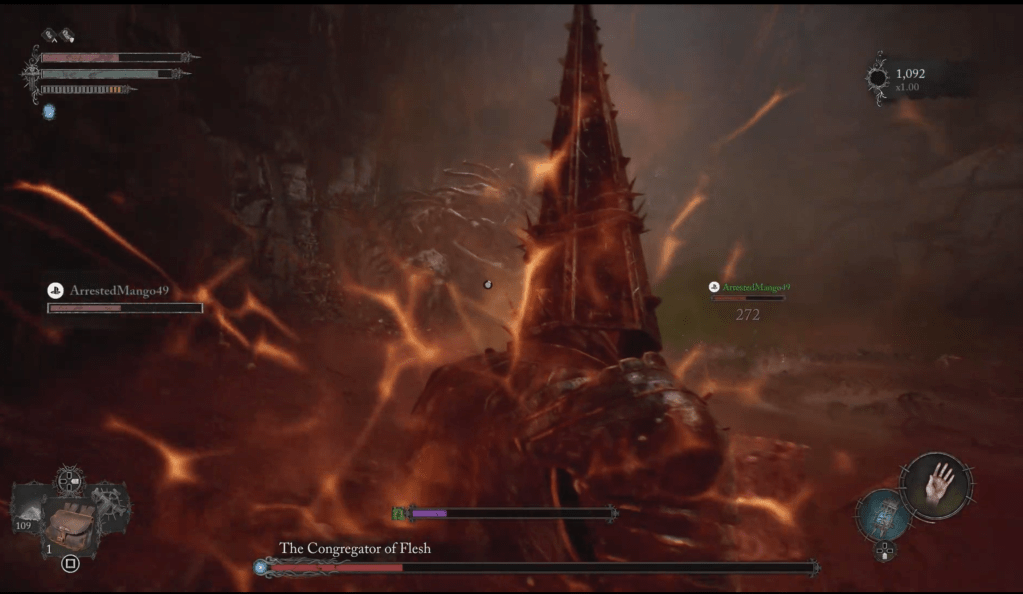This screenshot has width=1023, height=594.
Task: Click the blue Umbral lamp icon
Action: pos(883,515)
